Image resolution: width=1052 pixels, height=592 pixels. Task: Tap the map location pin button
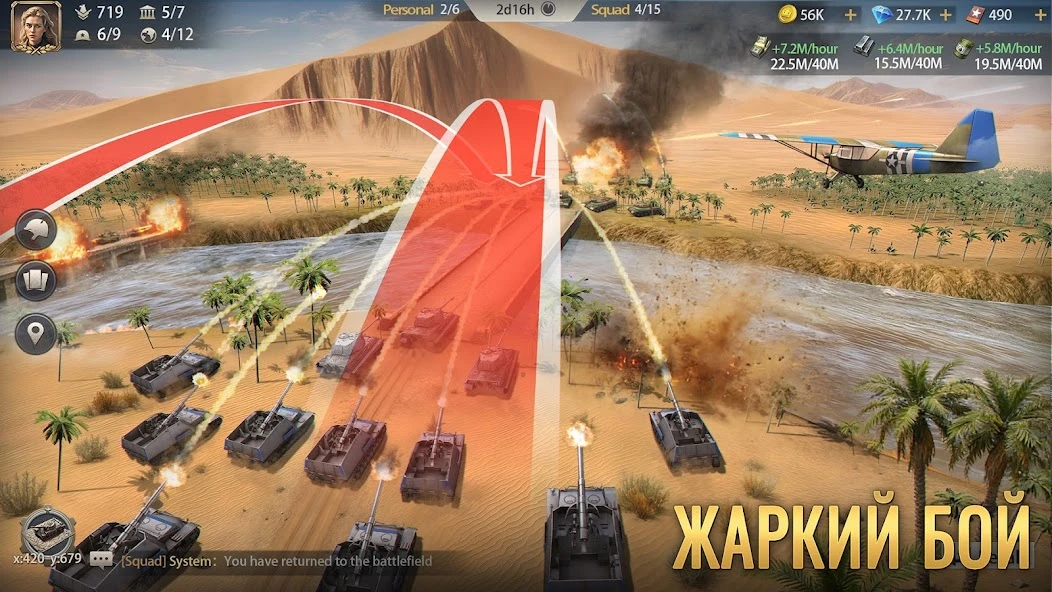coord(35,333)
